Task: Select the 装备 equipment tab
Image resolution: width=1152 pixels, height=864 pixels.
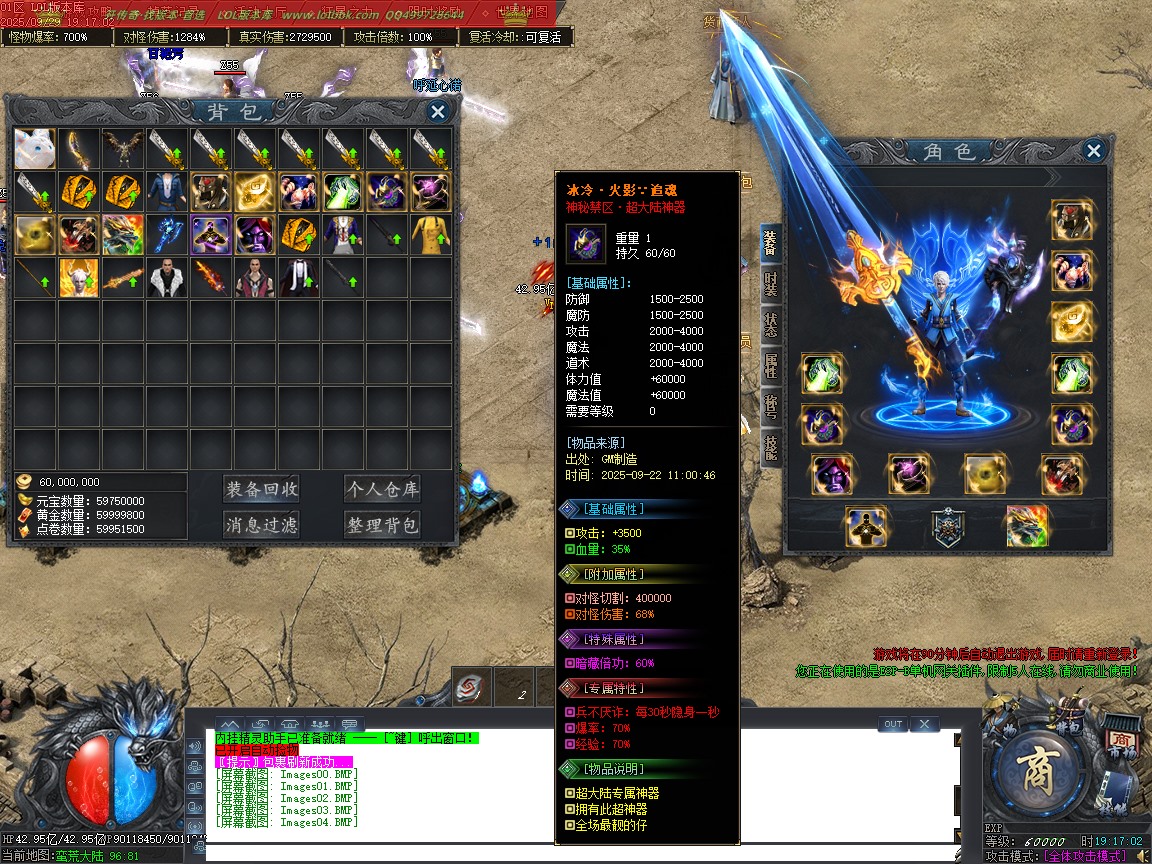Action: tap(770, 244)
